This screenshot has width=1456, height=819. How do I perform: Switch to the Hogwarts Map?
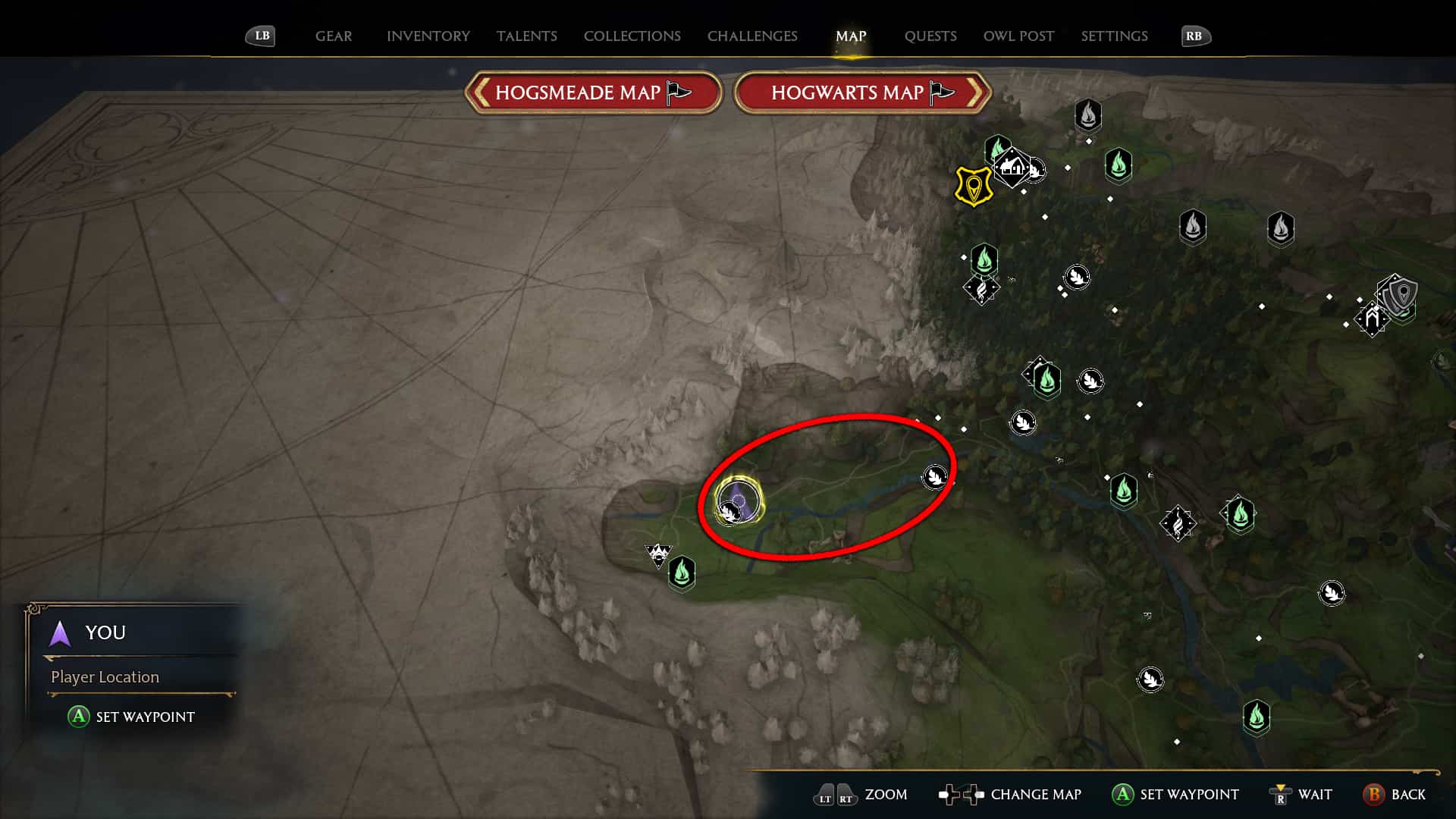click(x=862, y=93)
